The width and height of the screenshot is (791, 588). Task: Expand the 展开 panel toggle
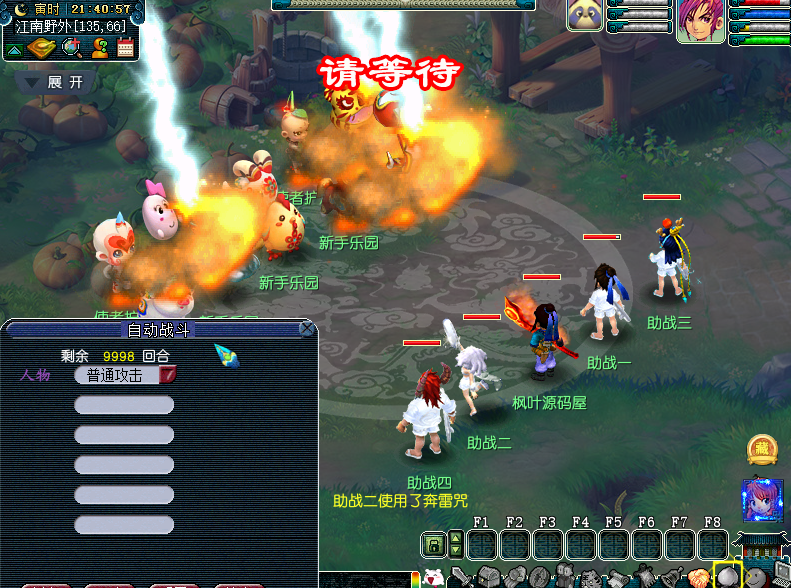pyautogui.click(x=57, y=82)
